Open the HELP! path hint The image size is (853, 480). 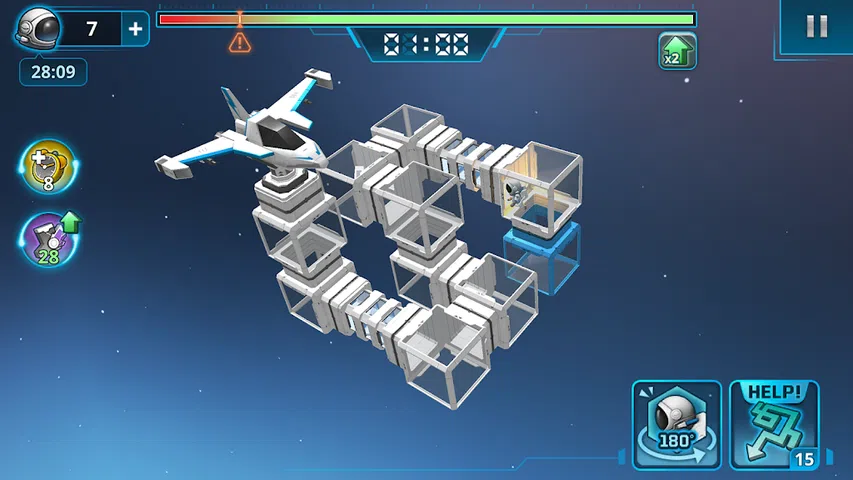pos(774,424)
